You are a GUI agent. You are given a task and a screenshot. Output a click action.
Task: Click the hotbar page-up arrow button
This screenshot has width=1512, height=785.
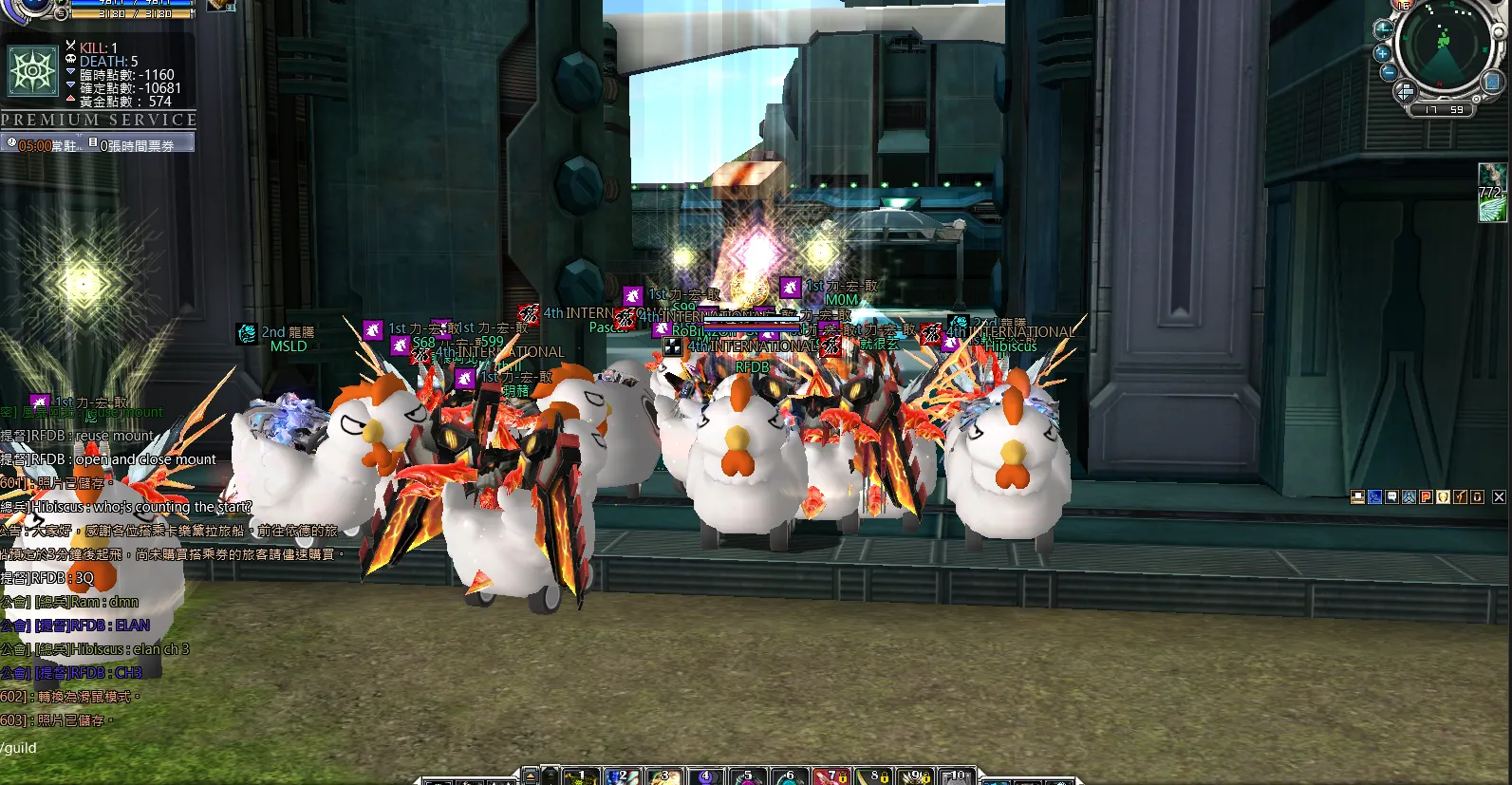pyautogui.click(x=530, y=775)
